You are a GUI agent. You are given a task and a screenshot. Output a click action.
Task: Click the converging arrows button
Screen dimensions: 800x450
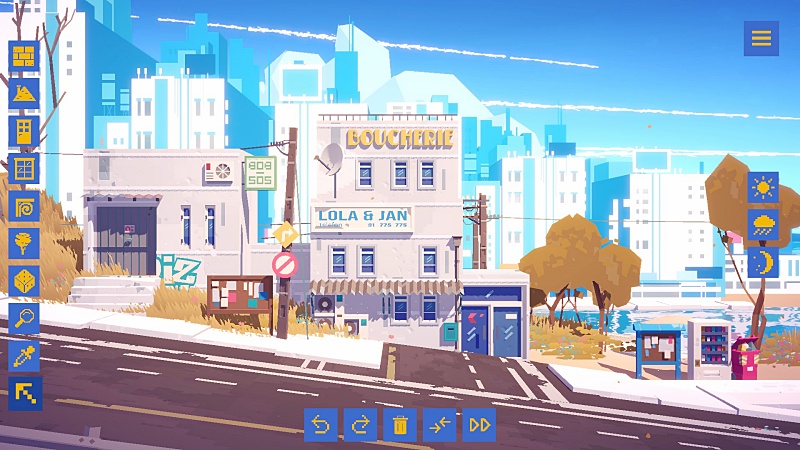click(439, 425)
